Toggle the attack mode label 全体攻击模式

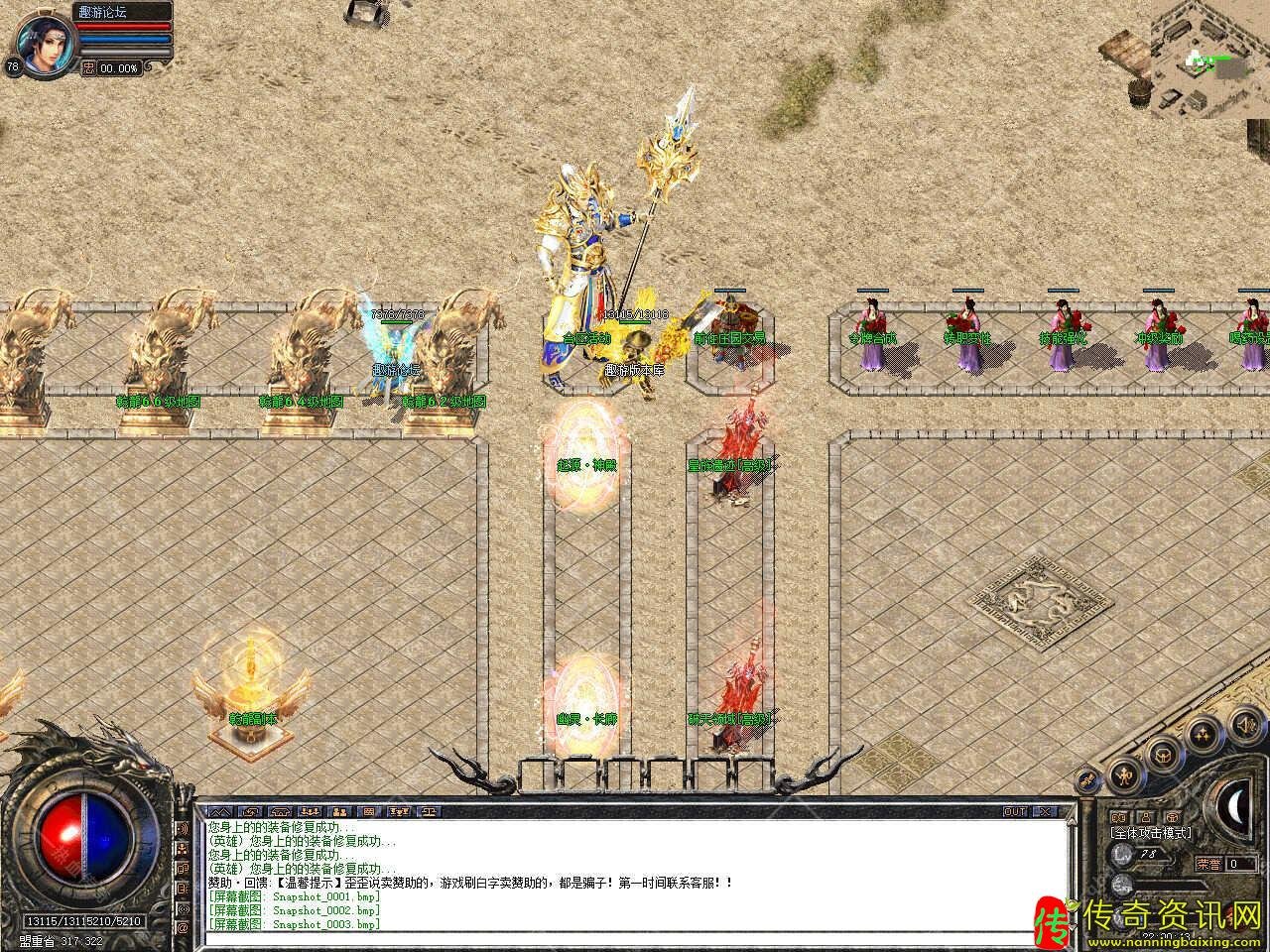tap(1151, 833)
